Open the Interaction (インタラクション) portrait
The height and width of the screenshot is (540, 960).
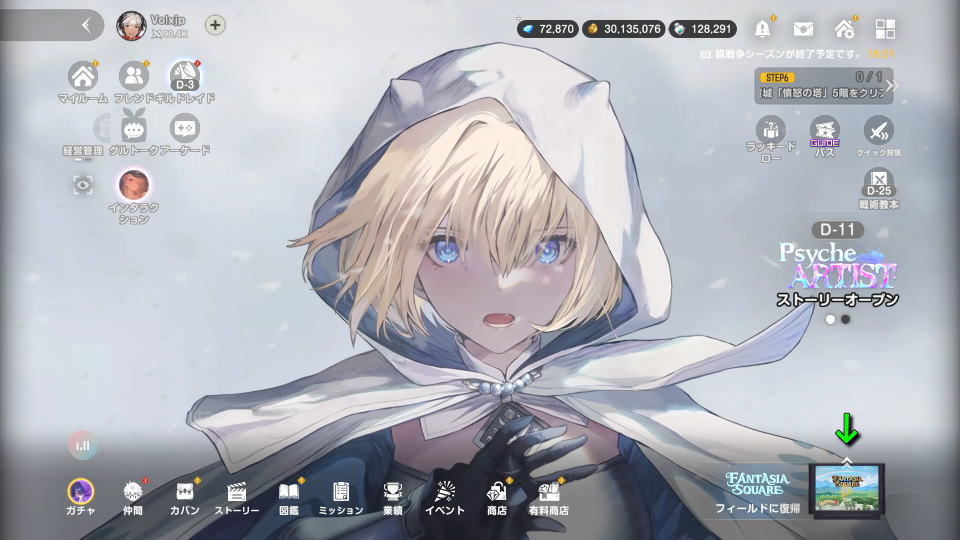(134, 185)
